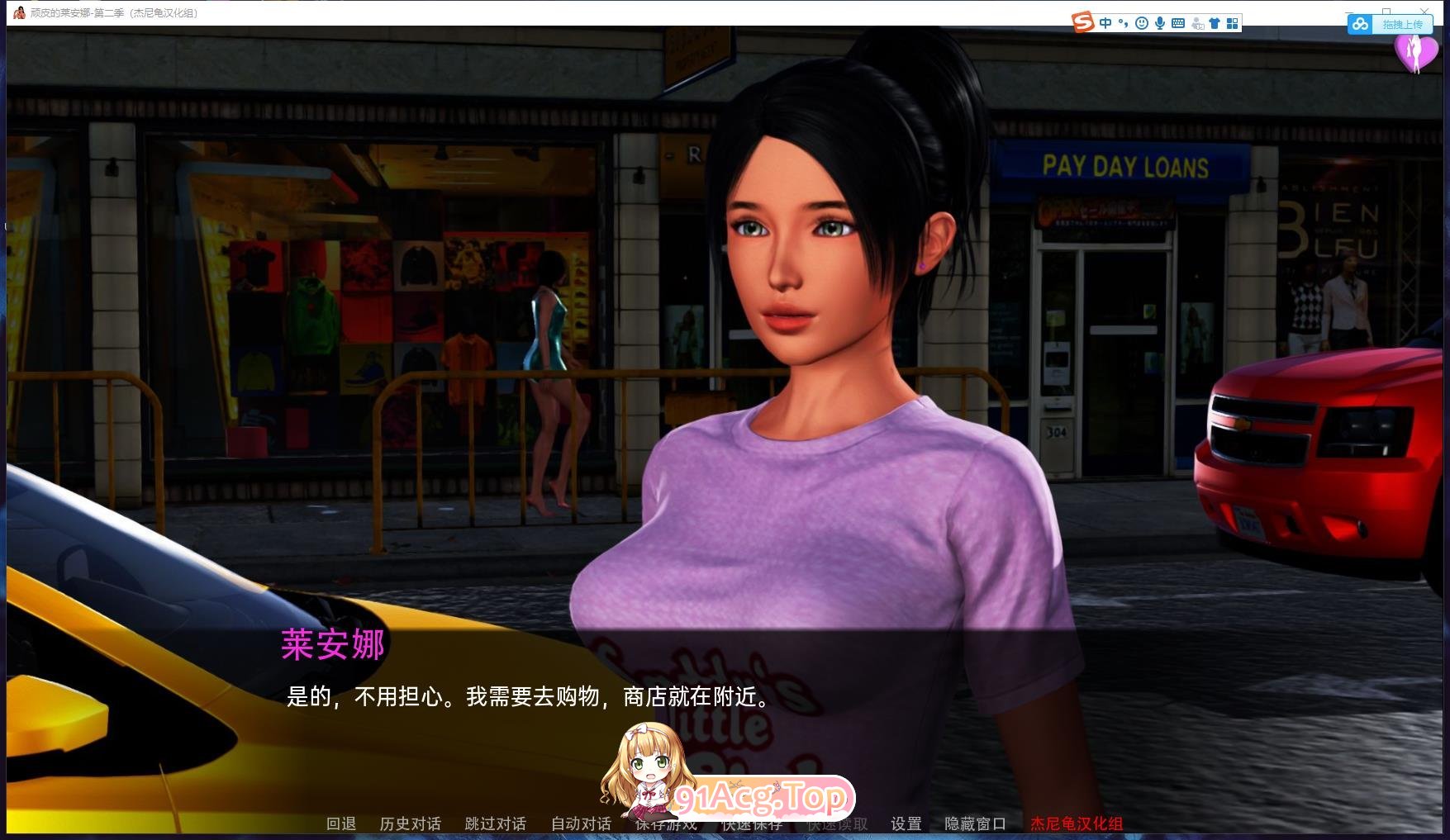Enable 自动对话 auto dialogue mode
1450x840 pixels.
click(580, 823)
